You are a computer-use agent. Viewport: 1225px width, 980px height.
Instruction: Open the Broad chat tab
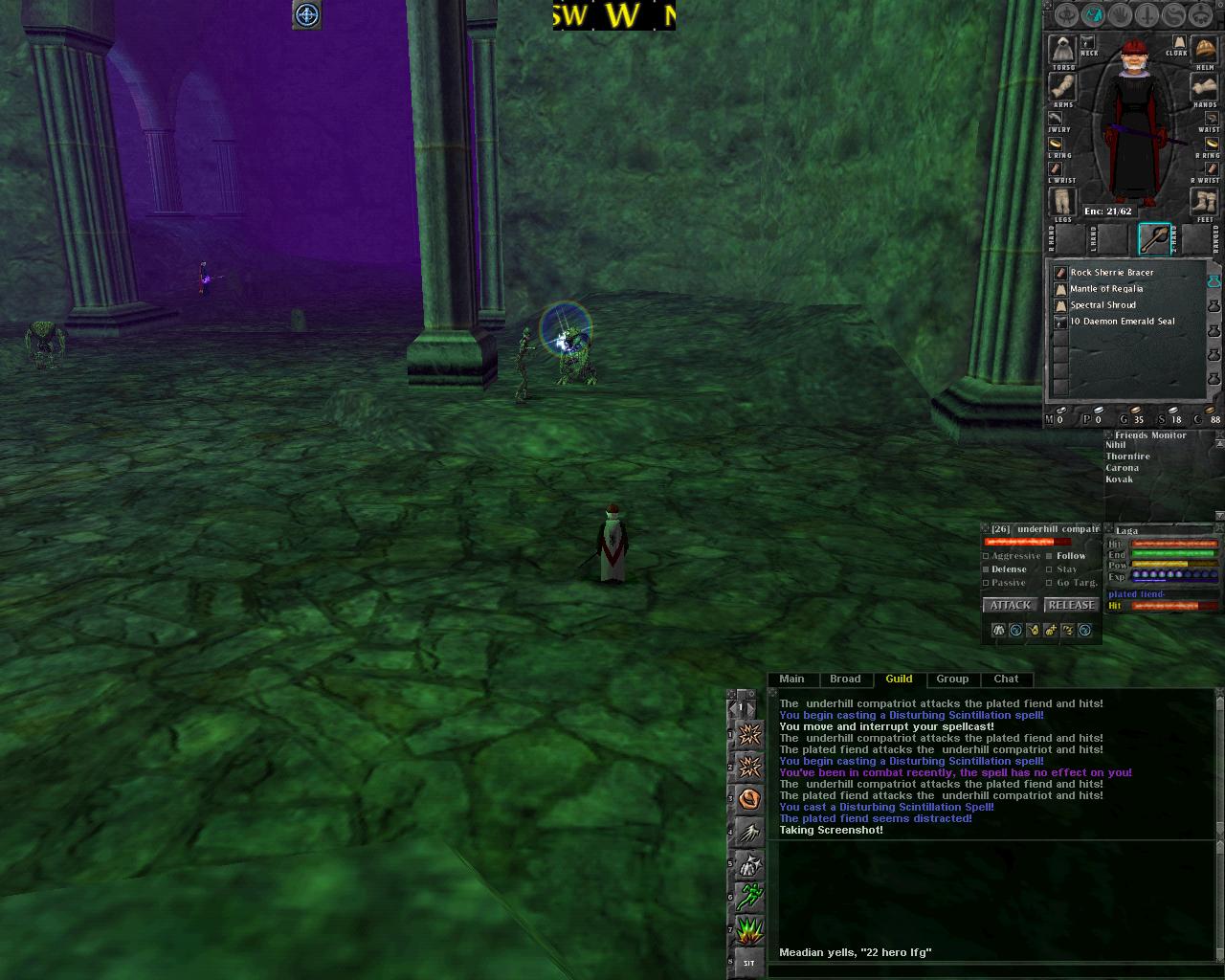click(845, 679)
